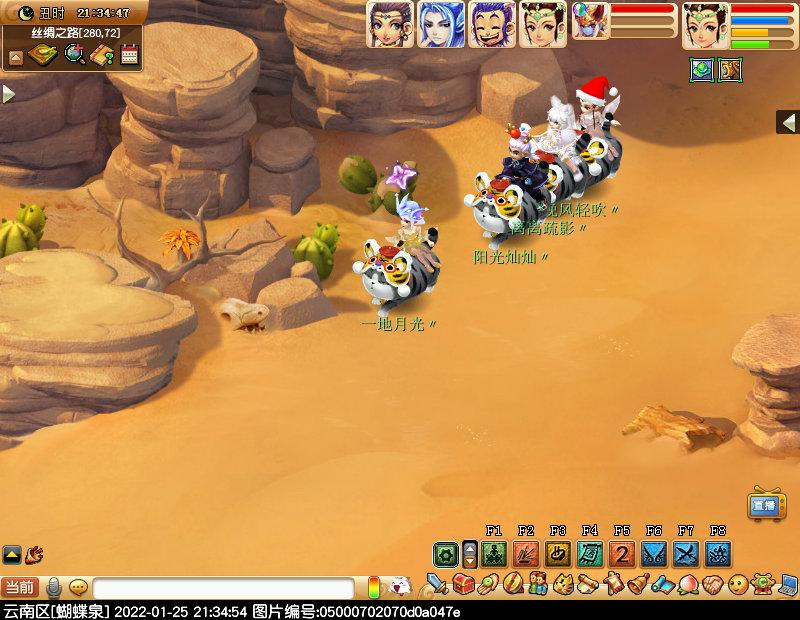Click the chat text input box
800x620 pixels.
pyautogui.click(x=223, y=588)
